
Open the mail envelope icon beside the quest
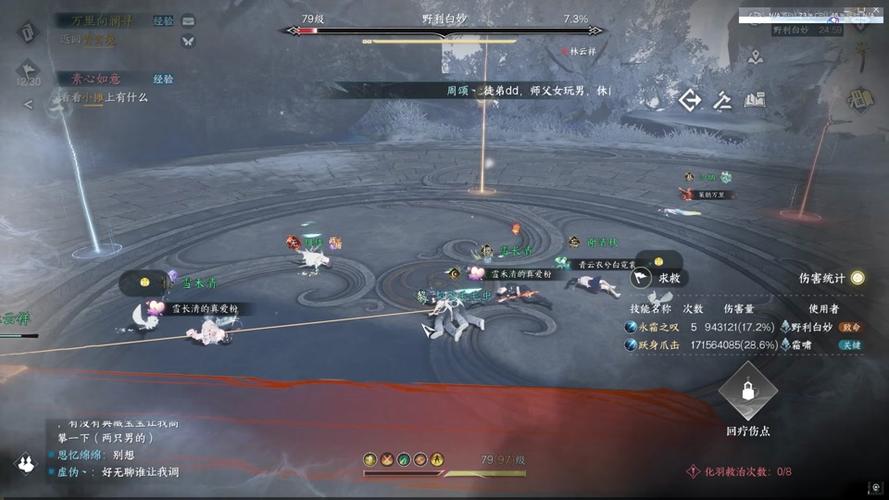coord(188,21)
